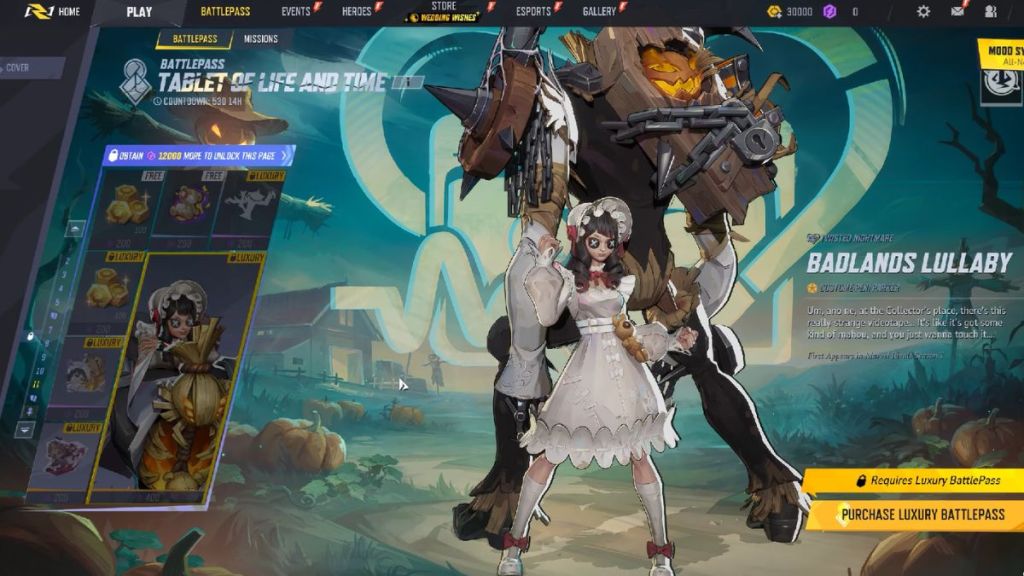
Task: Open the Store from the top bar
Action: point(442,12)
